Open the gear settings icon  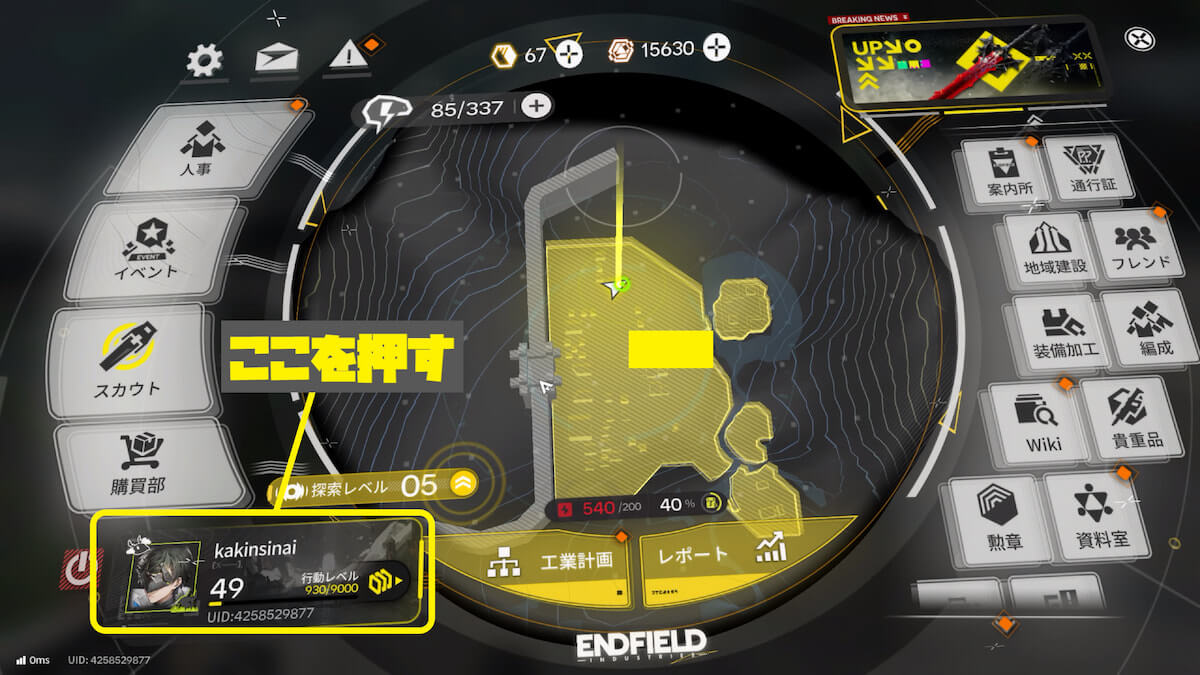pyautogui.click(x=205, y=61)
